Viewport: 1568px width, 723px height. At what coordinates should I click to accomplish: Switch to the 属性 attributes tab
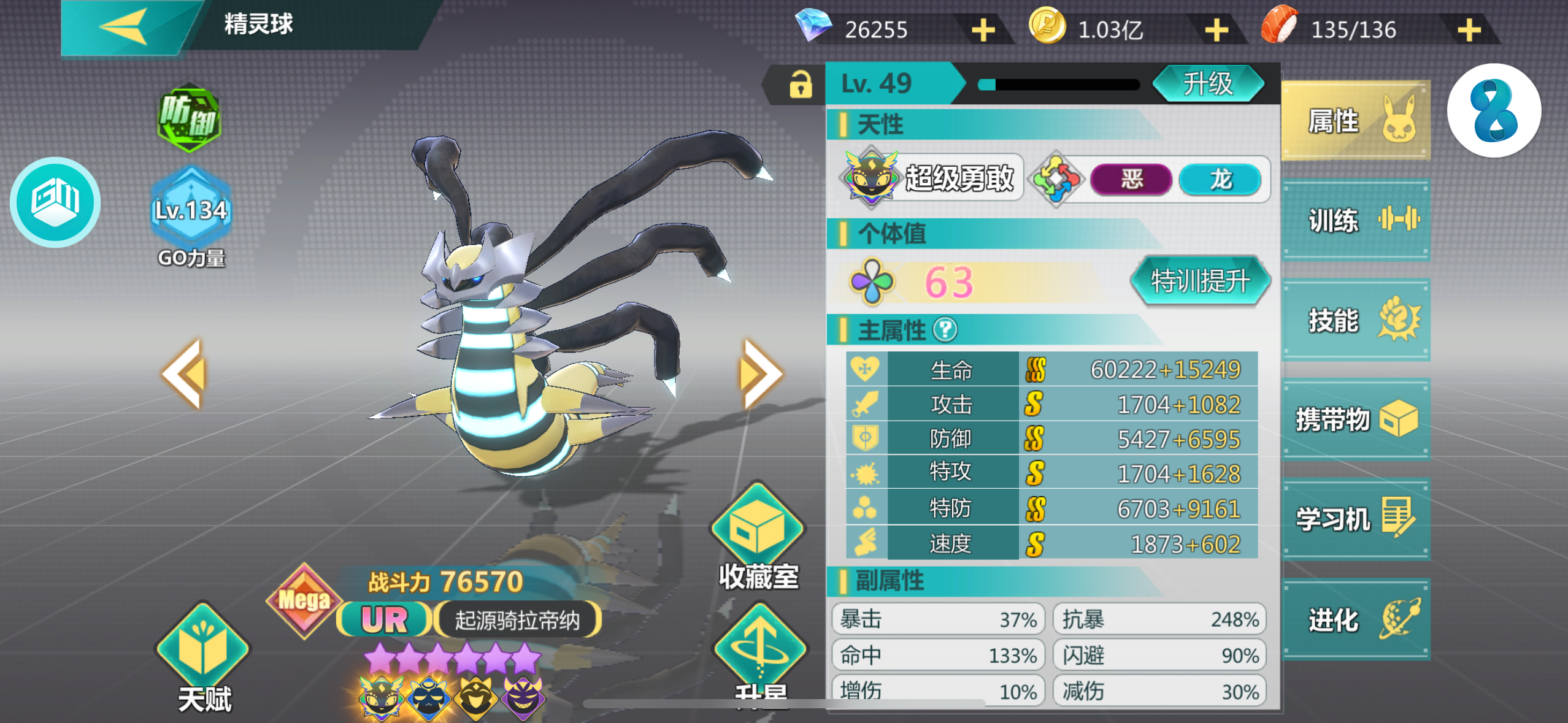pyautogui.click(x=1356, y=121)
